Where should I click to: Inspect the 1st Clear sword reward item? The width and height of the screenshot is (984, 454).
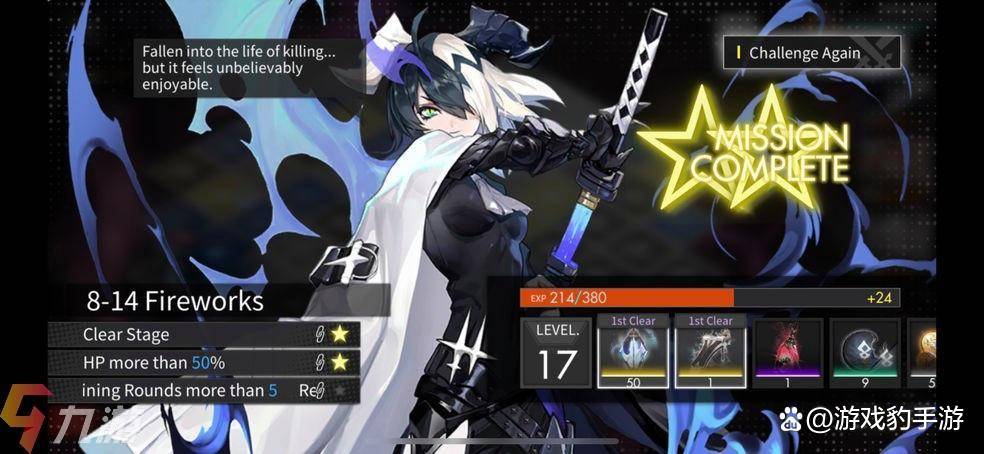click(x=711, y=351)
